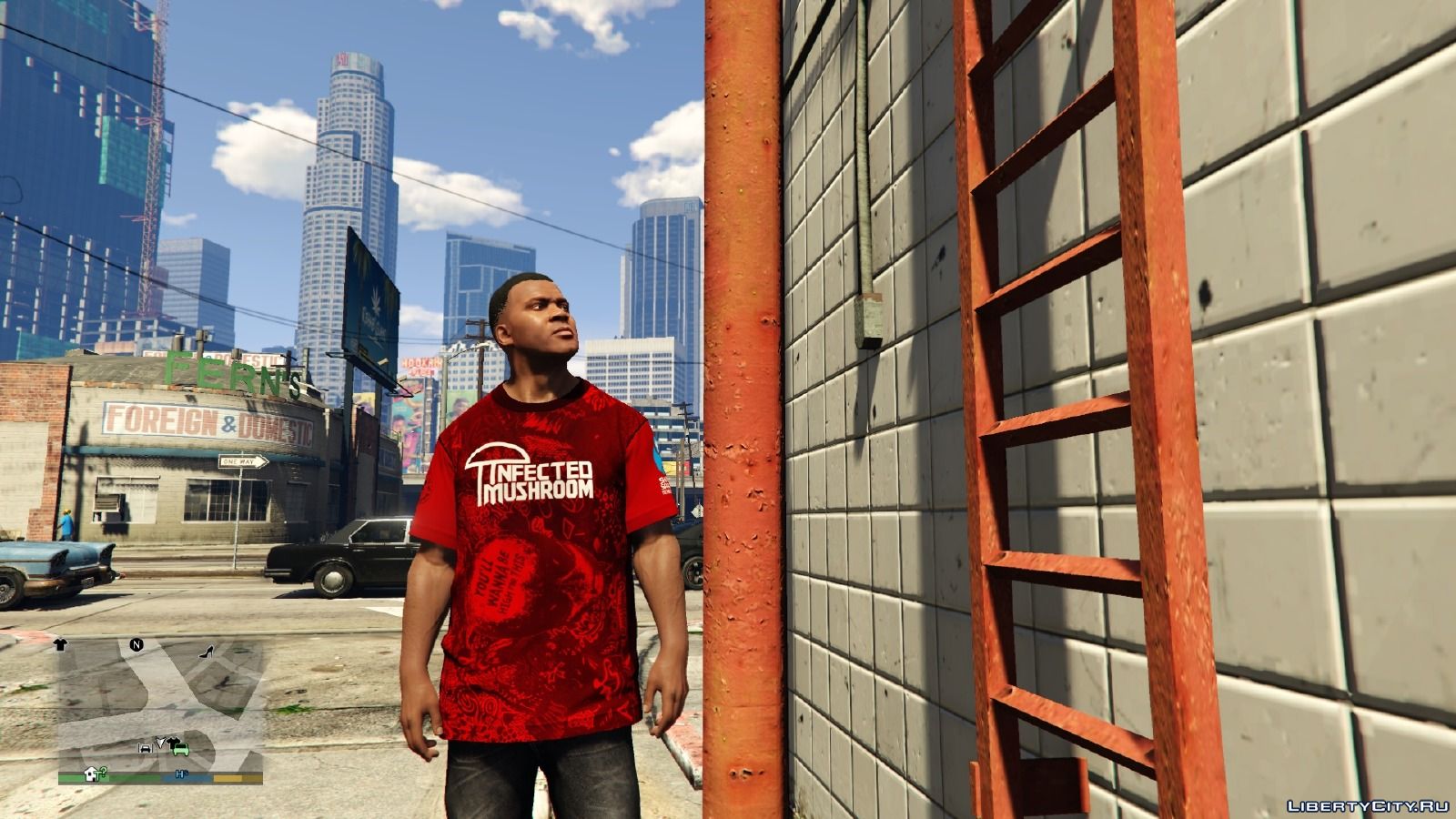This screenshot has height=819, width=1456.
Task: Click the t-shirt blip next to the player arrow
Action: [x=173, y=740]
